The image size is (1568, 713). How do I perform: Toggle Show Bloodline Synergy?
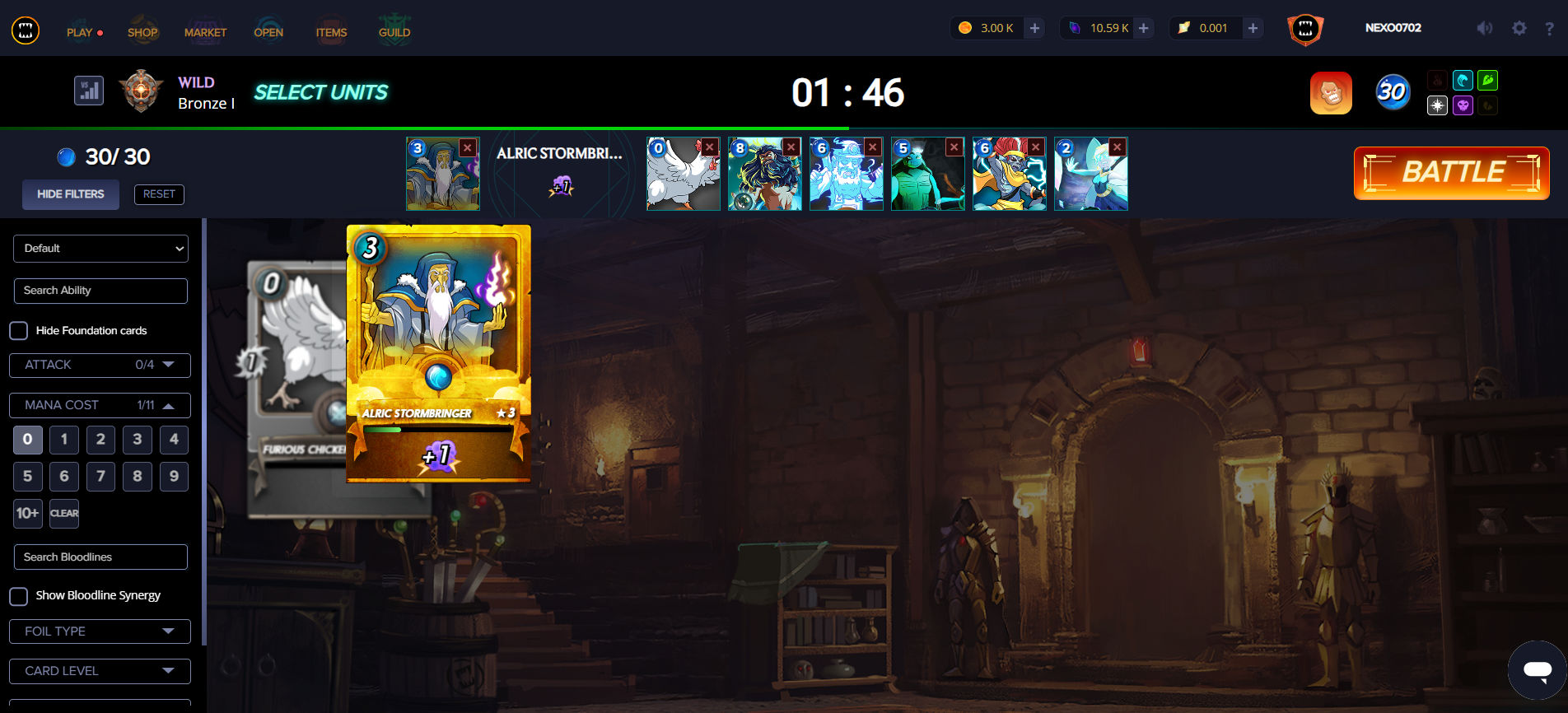[x=18, y=595]
